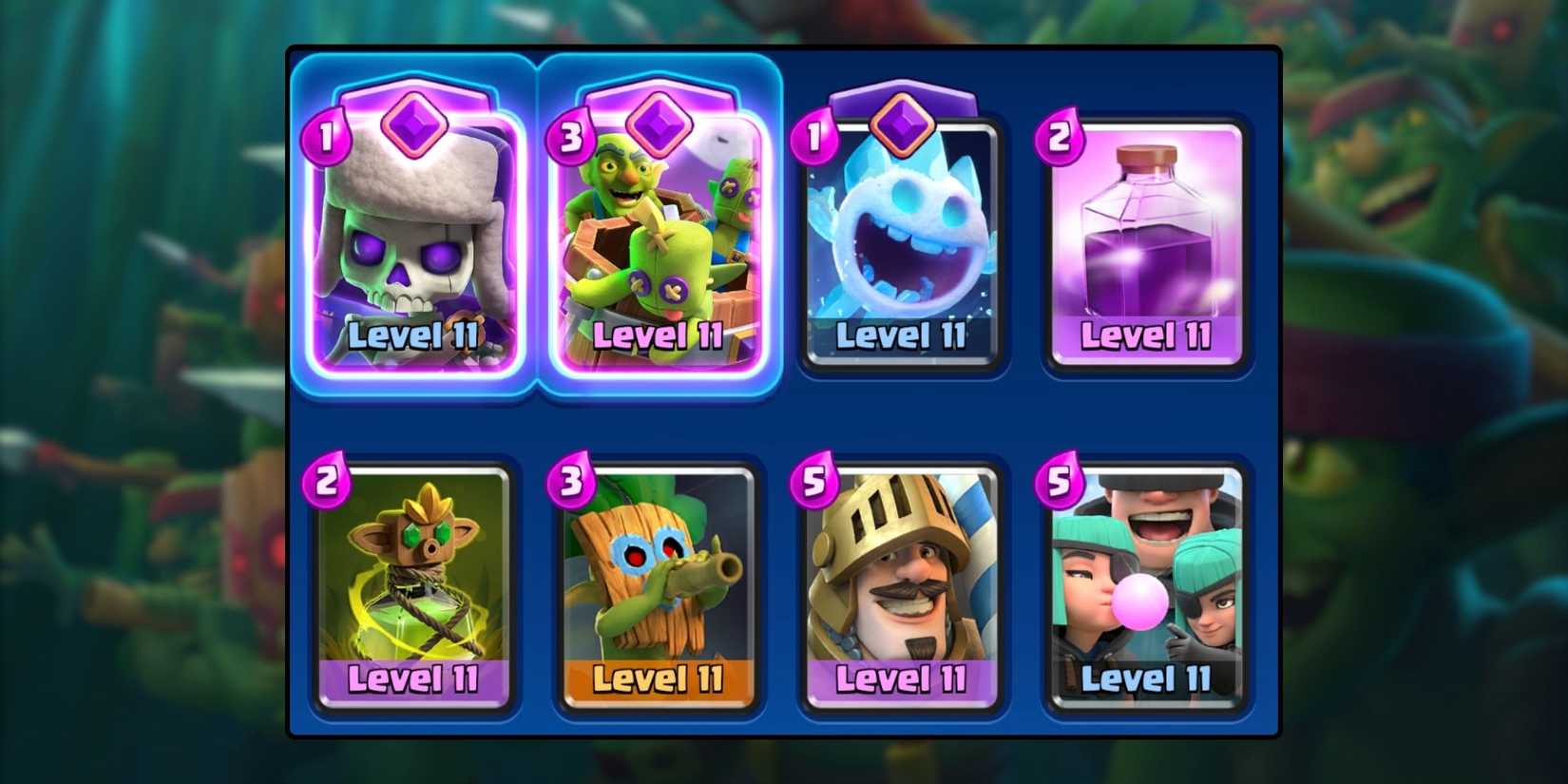This screenshot has width=1568, height=784.
Task: Select the Dart Goblin card
Action: [x=659, y=580]
